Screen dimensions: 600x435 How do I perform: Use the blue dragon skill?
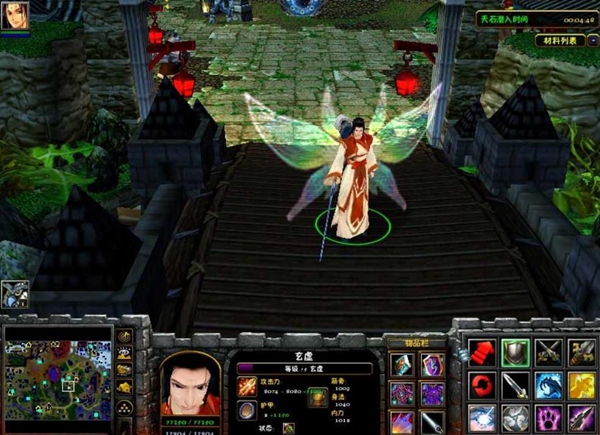pyautogui.click(x=549, y=385)
